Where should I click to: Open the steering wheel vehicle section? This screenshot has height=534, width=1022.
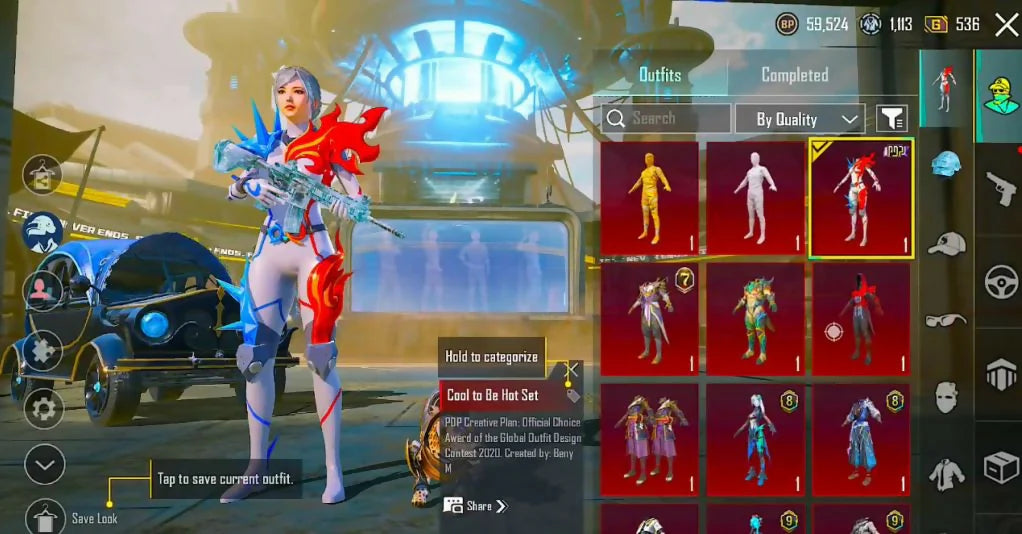(999, 282)
